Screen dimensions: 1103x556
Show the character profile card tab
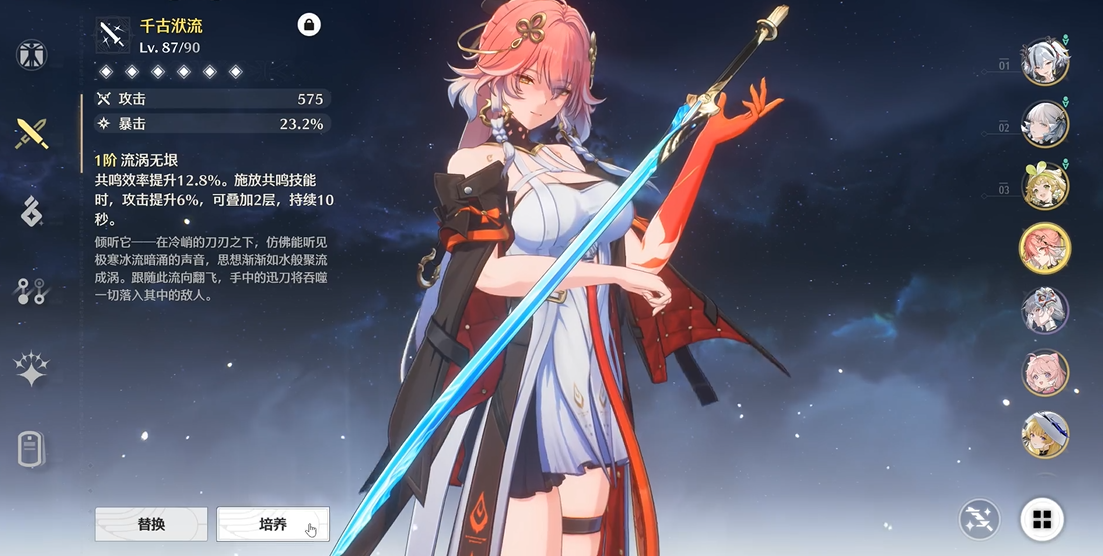point(31,449)
